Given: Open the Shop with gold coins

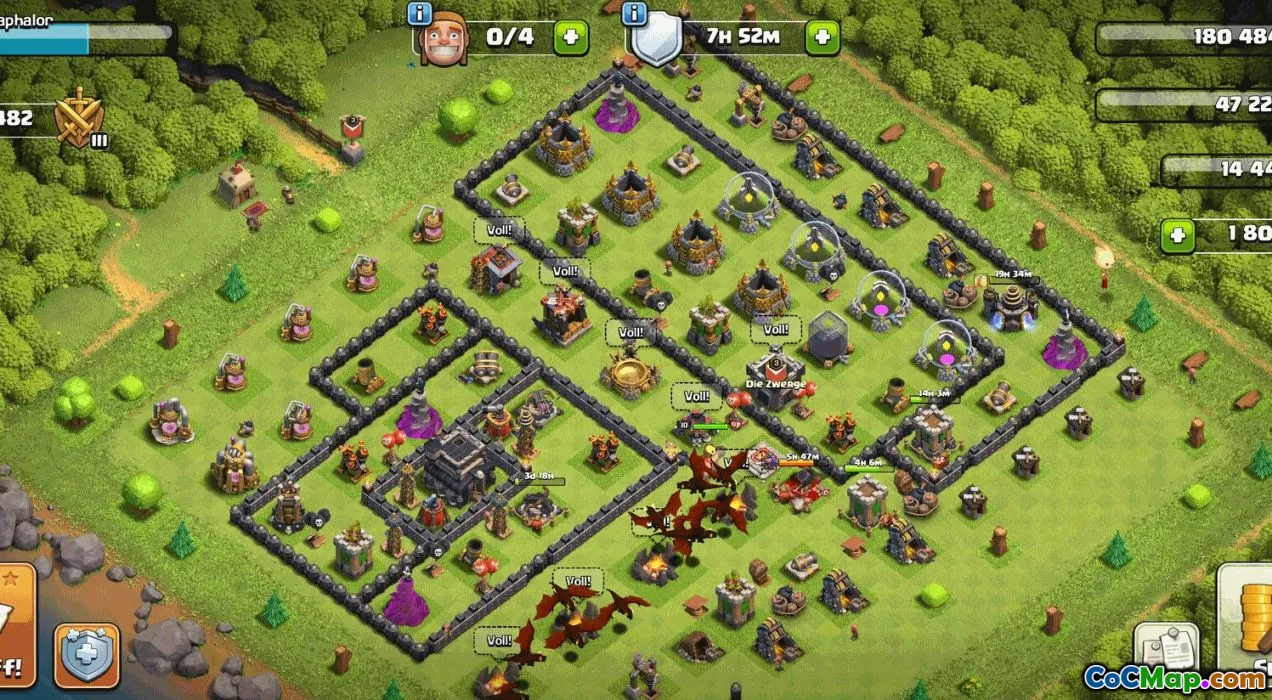Looking at the screenshot, I should click(x=1245, y=622).
